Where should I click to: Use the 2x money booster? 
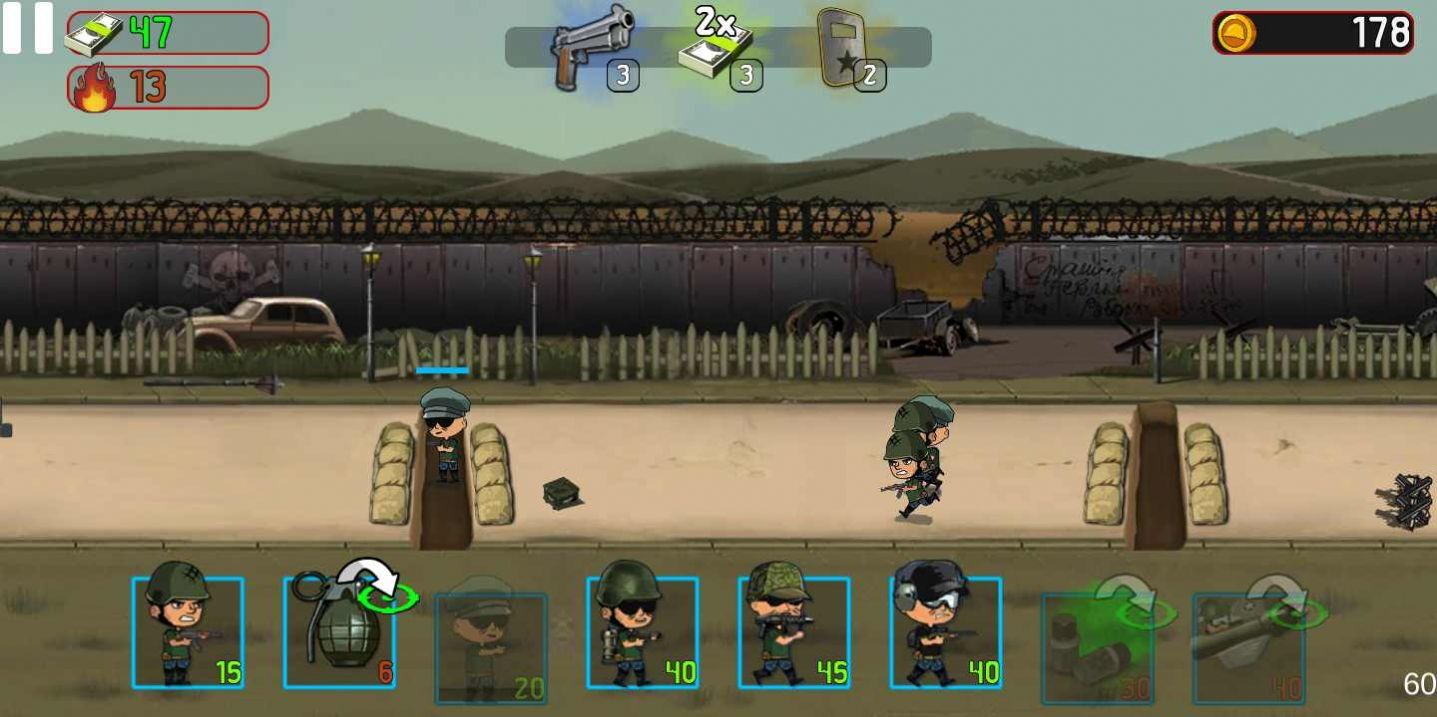718,48
